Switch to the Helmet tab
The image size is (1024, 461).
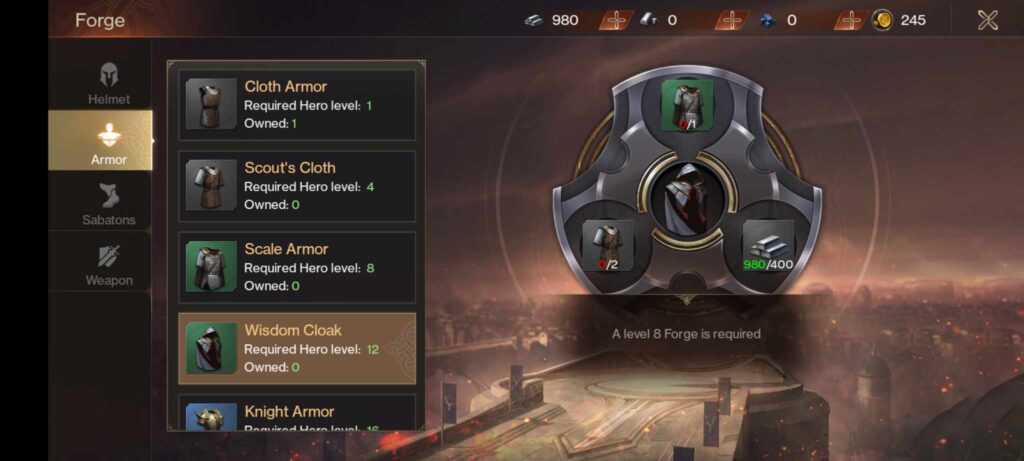pos(108,83)
